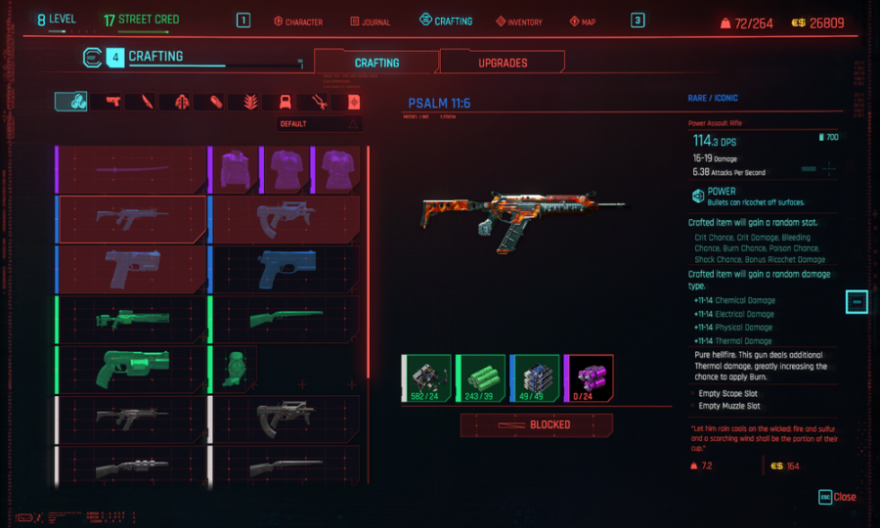Image resolution: width=880 pixels, height=528 pixels.
Task: Close the crafting menu
Action: (x=838, y=497)
